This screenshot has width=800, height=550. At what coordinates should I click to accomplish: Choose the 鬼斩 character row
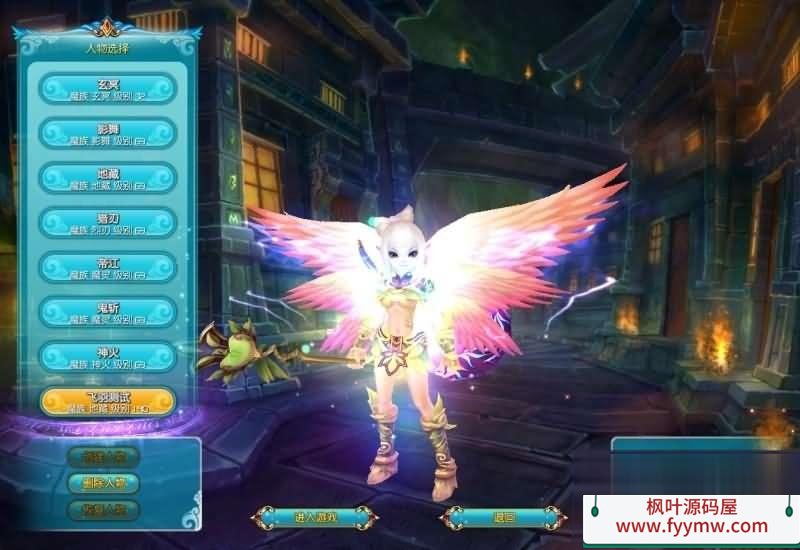pos(108,312)
